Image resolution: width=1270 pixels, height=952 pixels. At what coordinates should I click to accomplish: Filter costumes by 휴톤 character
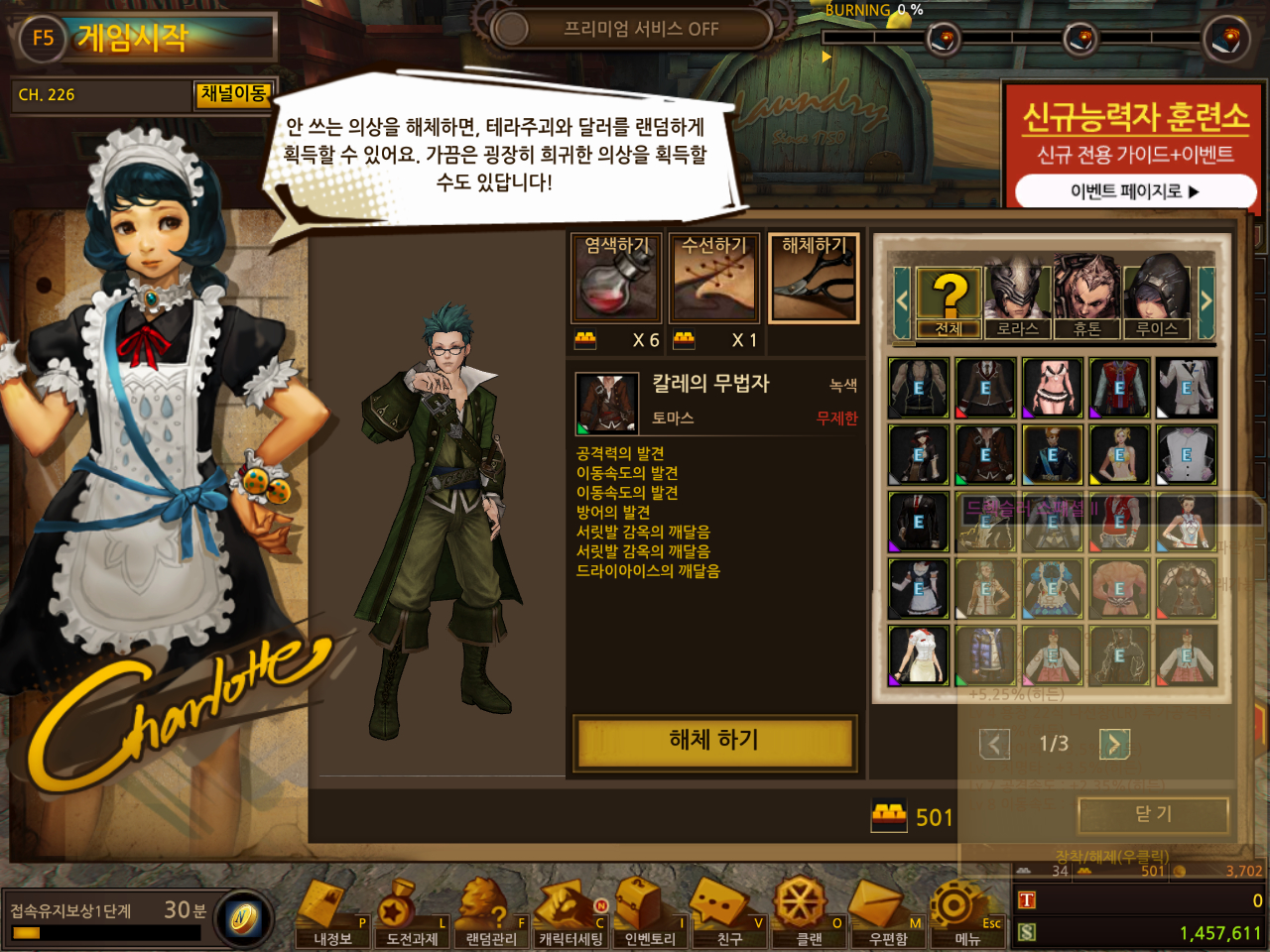(x=1087, y=298)
